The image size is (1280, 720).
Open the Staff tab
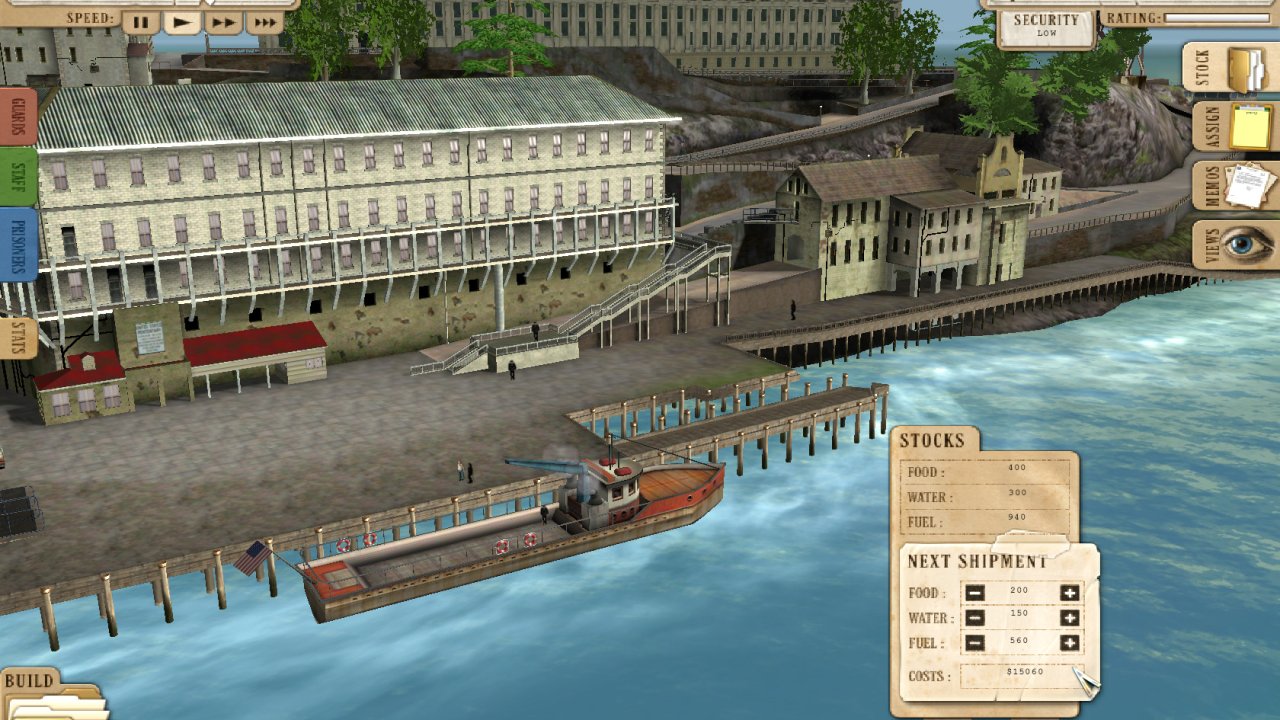coord(19,177)
